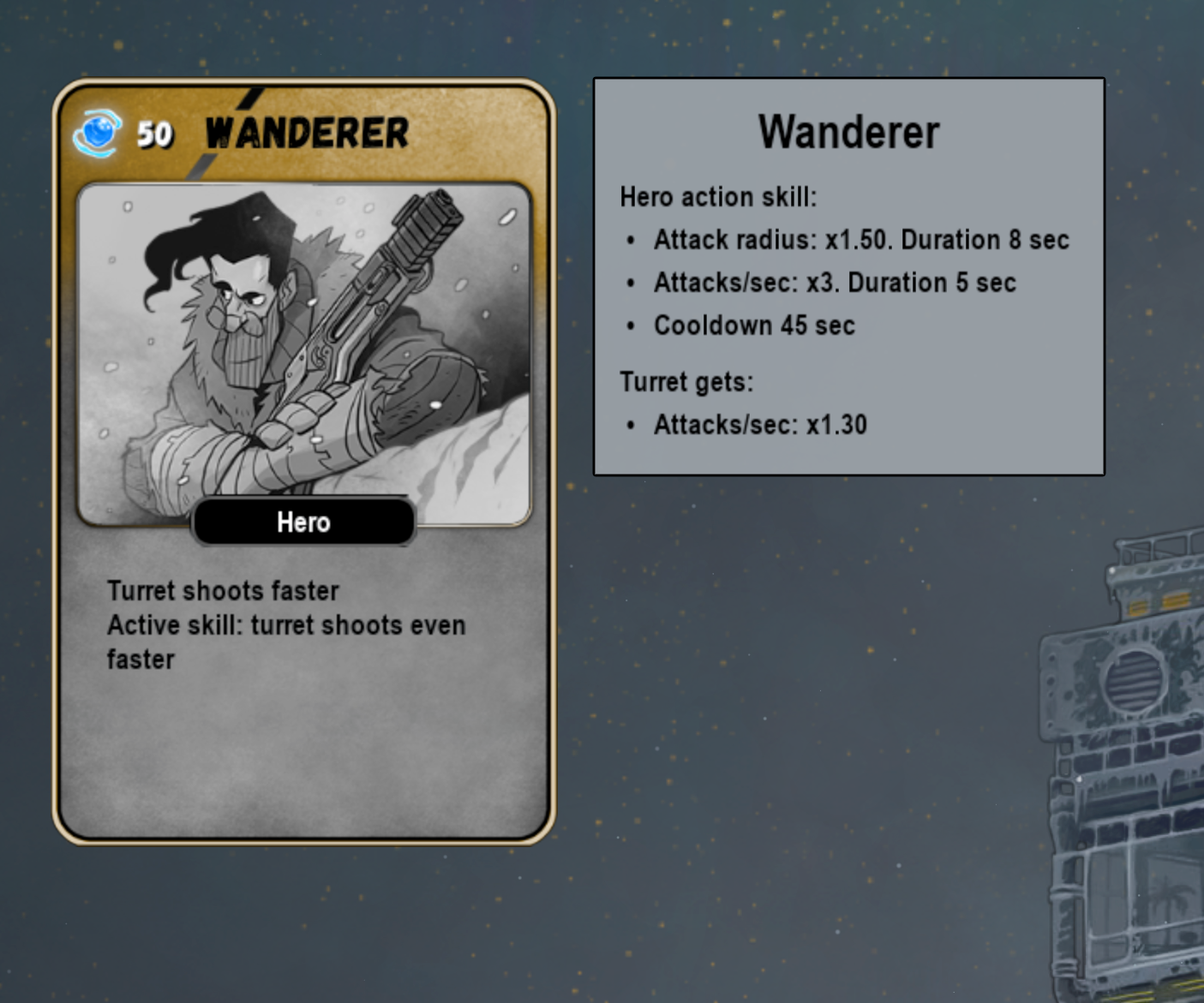The height and width of the screenshot is (1003, 1204).
Task: Collapse the Cooldown 45 sec entry
Action: pos(754,325)
